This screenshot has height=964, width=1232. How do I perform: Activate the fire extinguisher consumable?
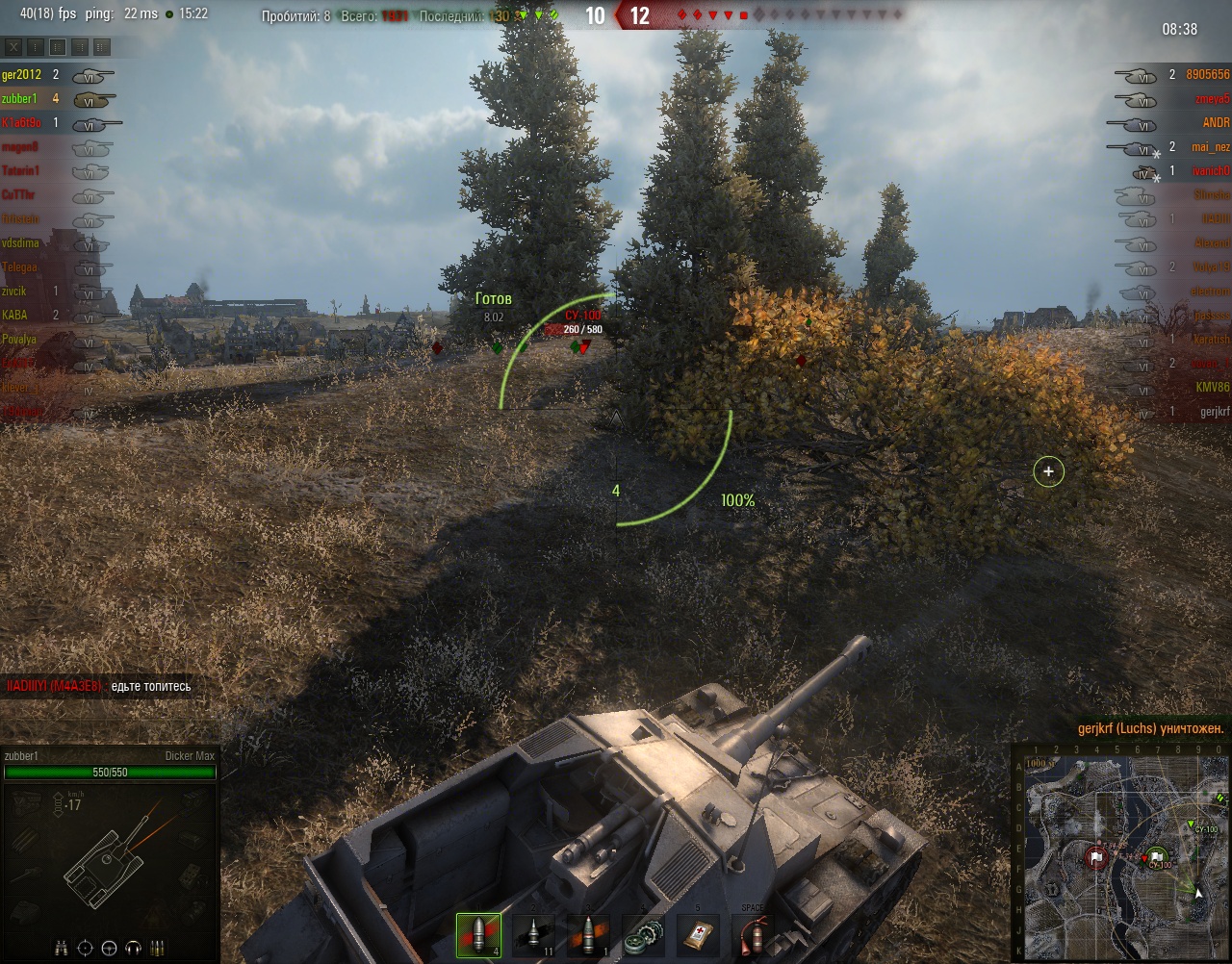[753, 935]
